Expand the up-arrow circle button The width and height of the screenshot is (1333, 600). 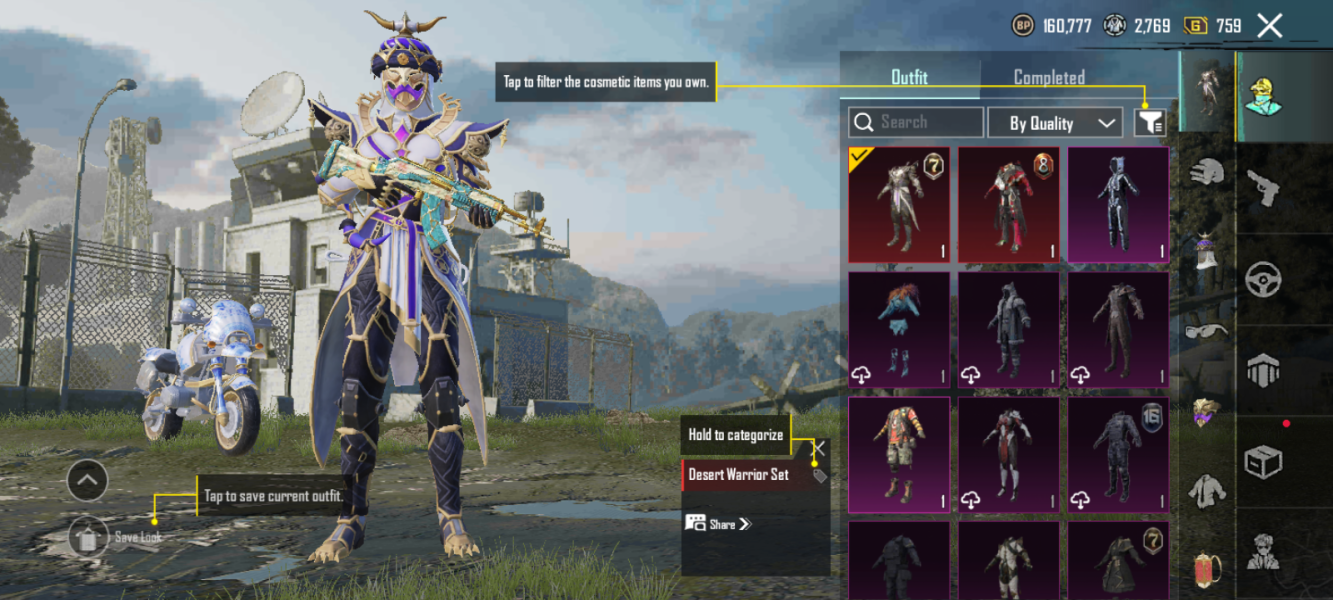tap(87, 482)
